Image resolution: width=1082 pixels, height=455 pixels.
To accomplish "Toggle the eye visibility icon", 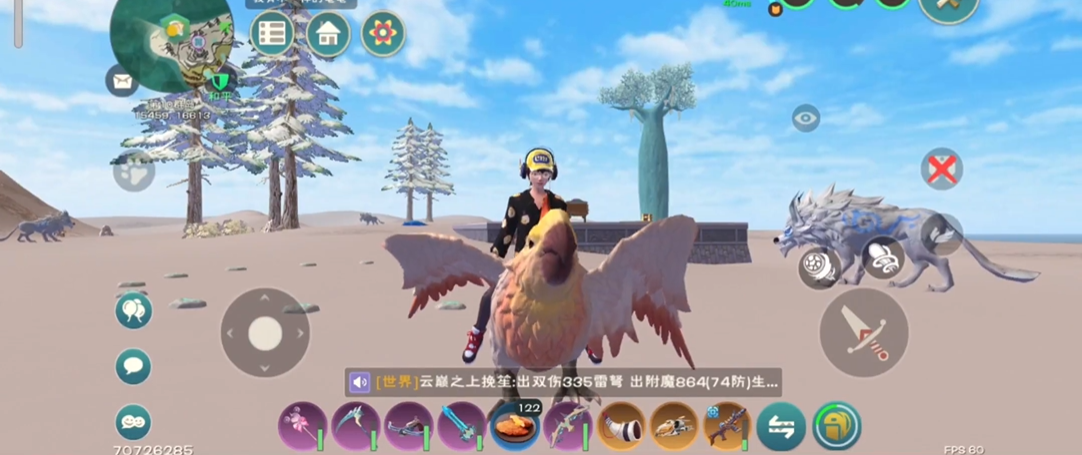I will coord(805,118).
